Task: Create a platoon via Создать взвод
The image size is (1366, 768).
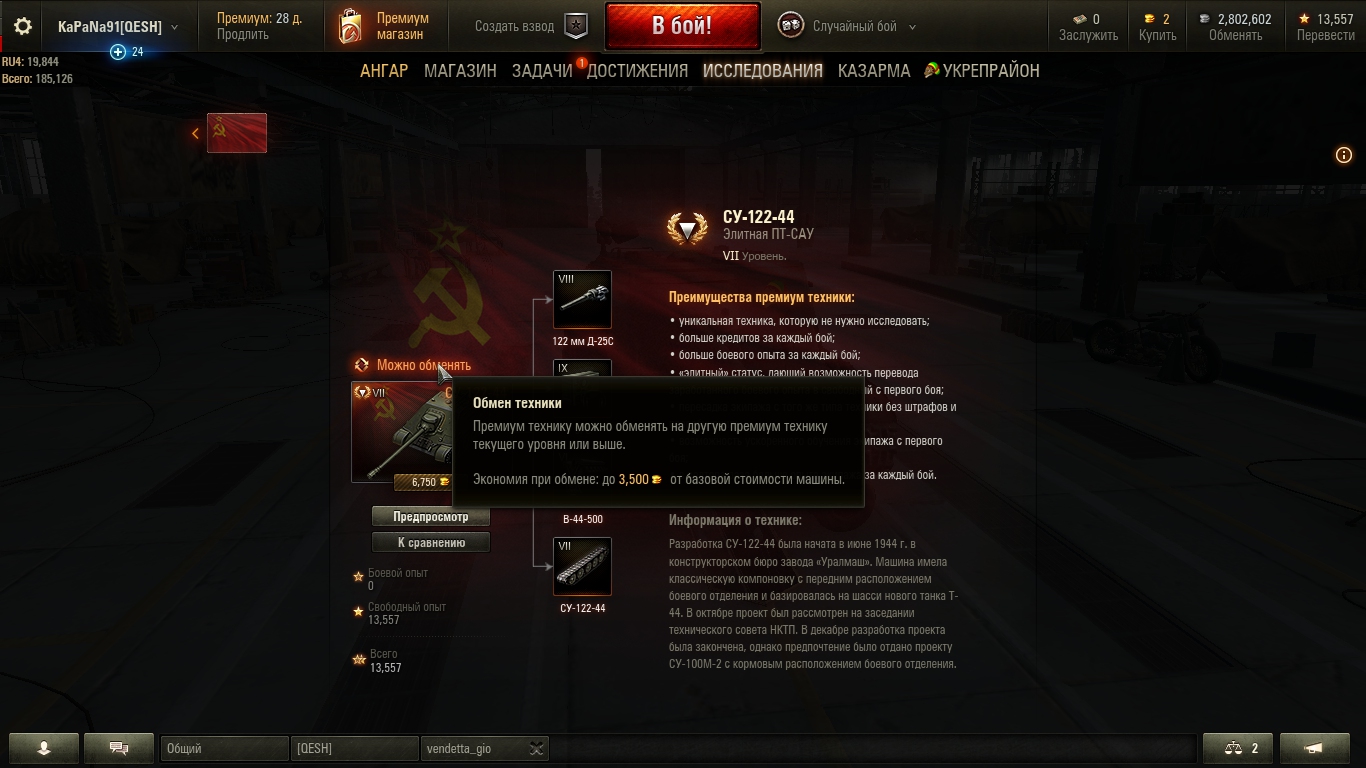Action: click(x=530, y=27)
